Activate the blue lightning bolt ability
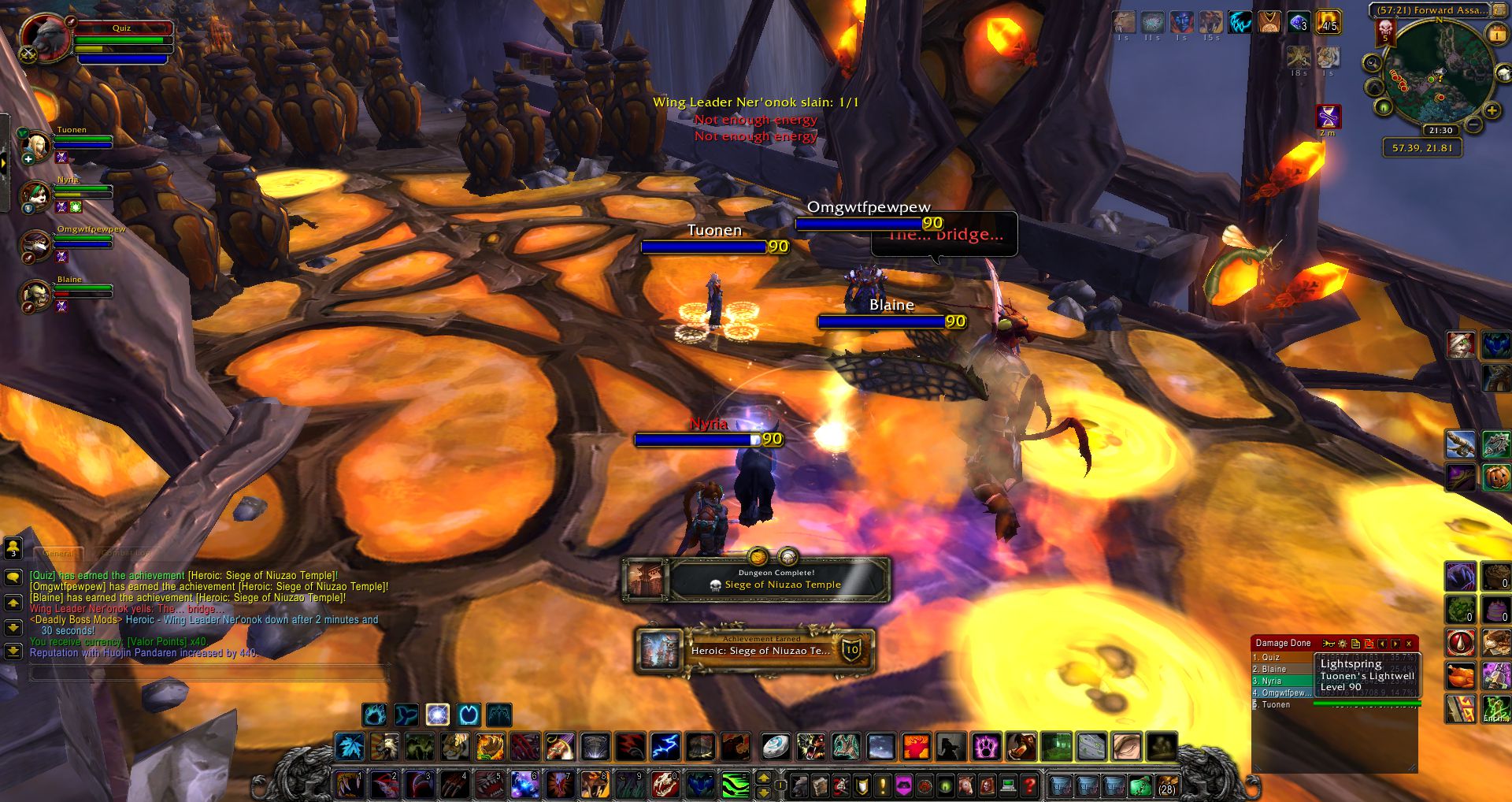This screenshot has width=1512, height=802. click(x=665, y=746)
